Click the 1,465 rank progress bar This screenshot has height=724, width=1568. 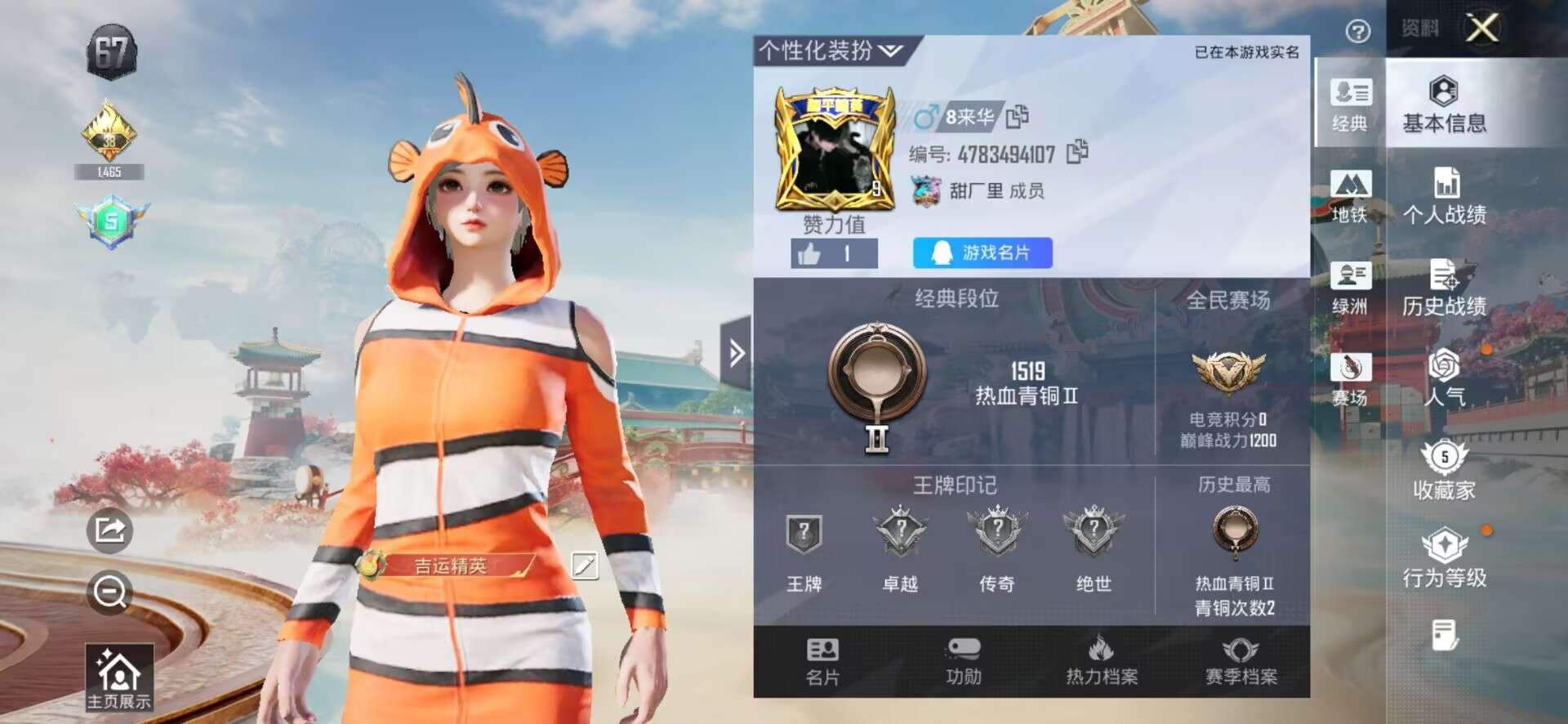pos(112,172)
